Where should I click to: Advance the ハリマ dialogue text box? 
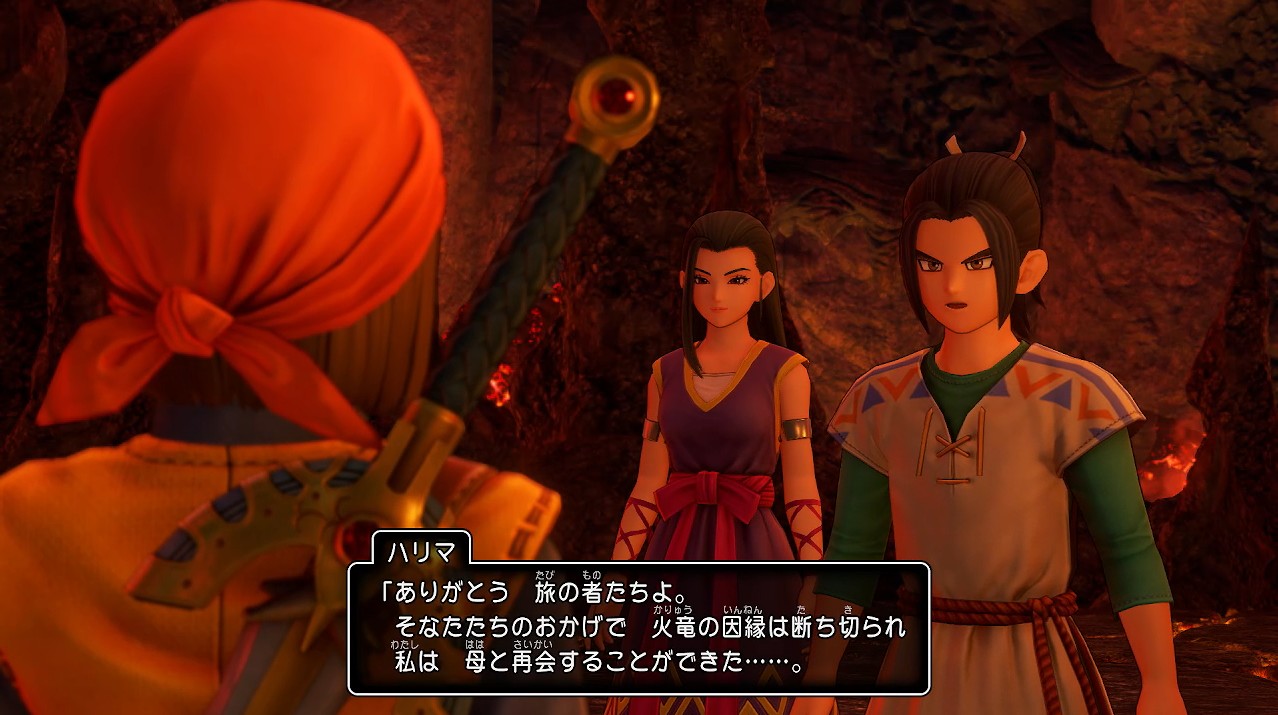639,628
